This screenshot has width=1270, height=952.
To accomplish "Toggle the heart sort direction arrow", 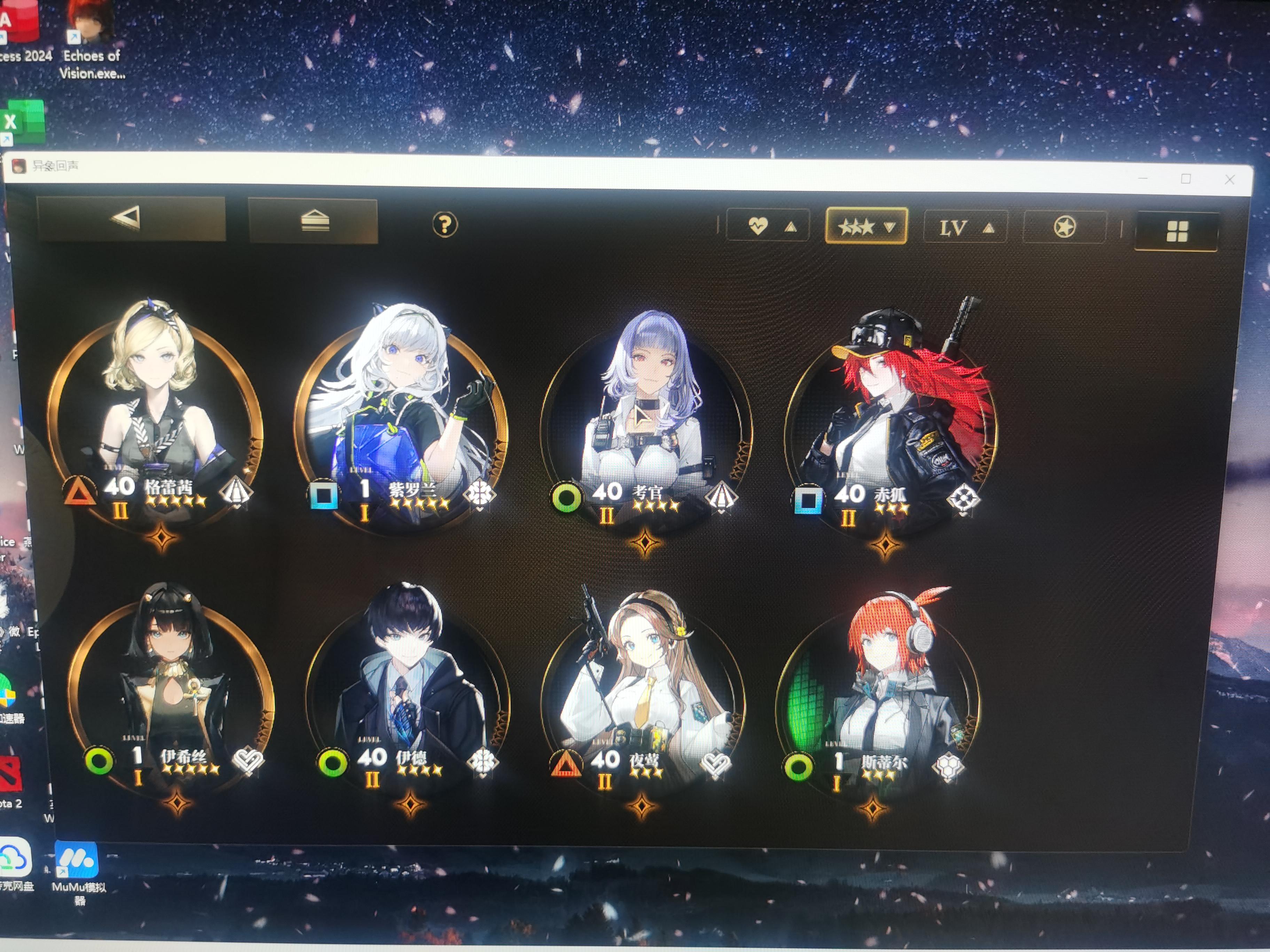I will click(x=791, y=226).
